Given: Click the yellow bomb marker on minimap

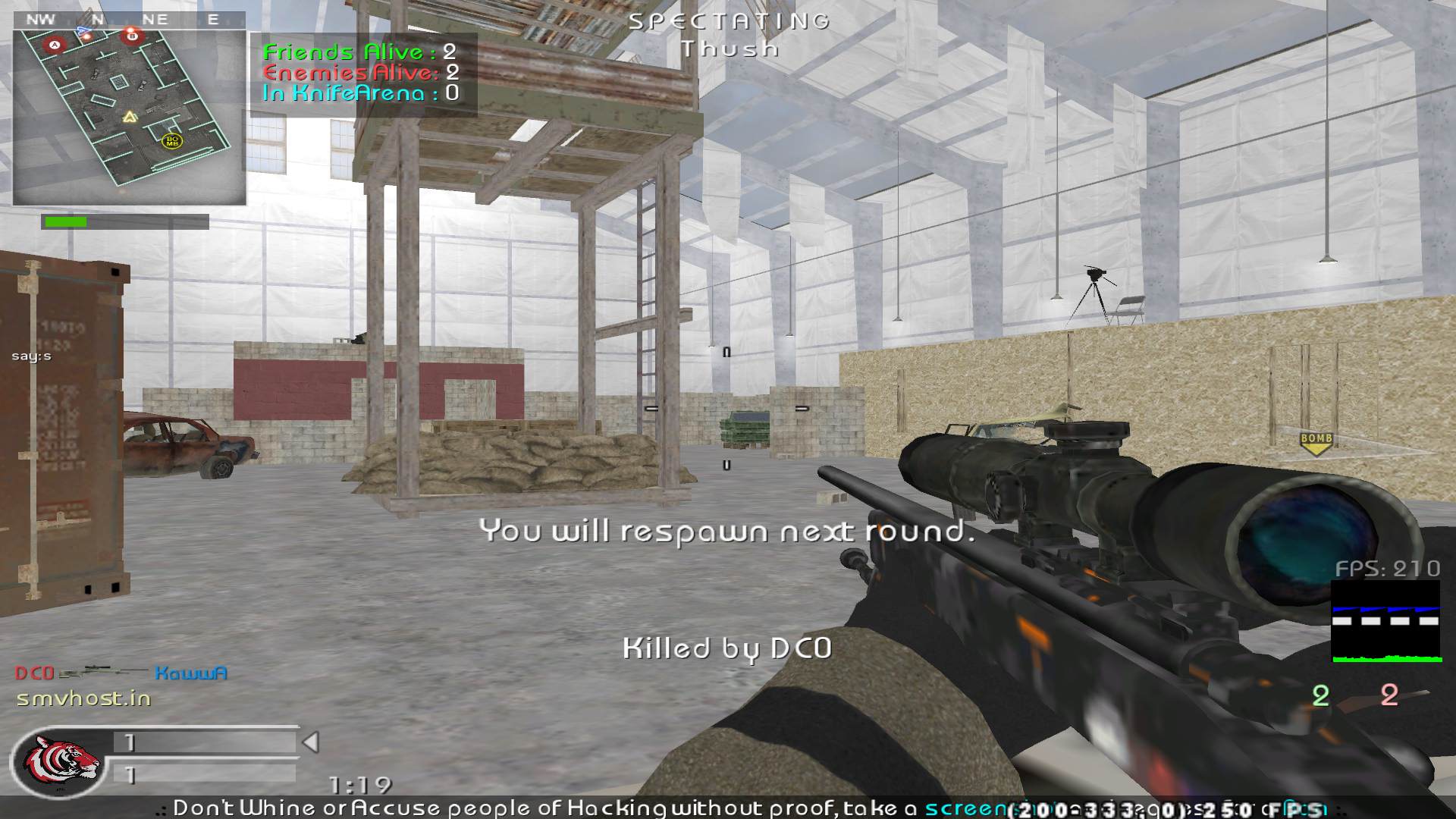Looking at the screenshot, I should [172, 141].
